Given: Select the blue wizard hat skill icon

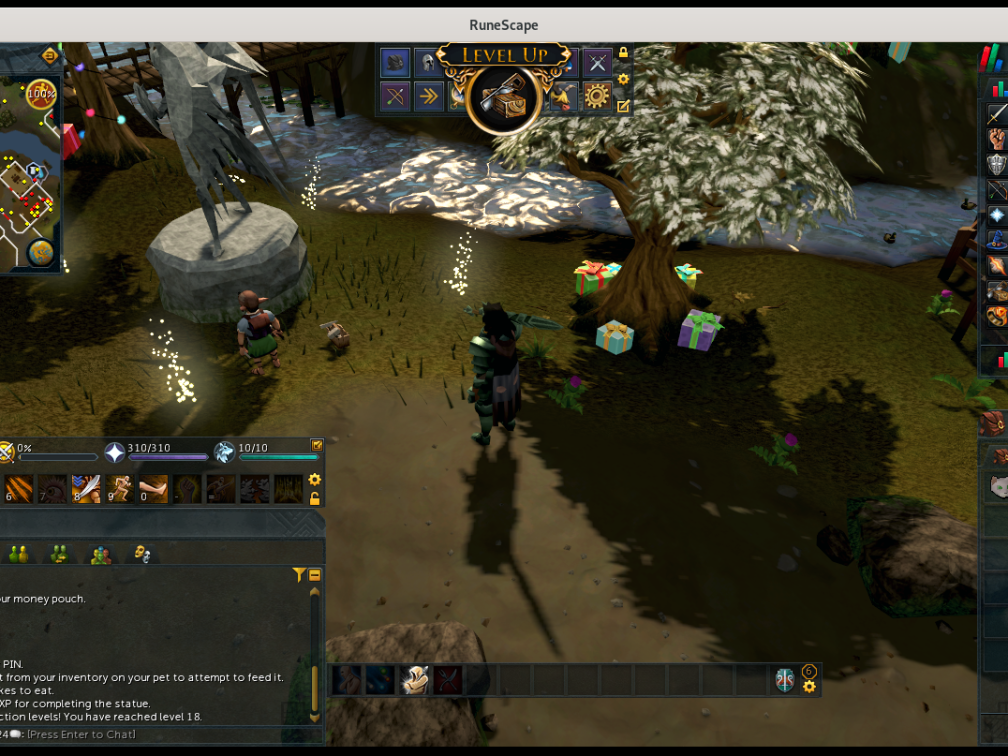Looking at the screenshot, I should tap(996, 241).
